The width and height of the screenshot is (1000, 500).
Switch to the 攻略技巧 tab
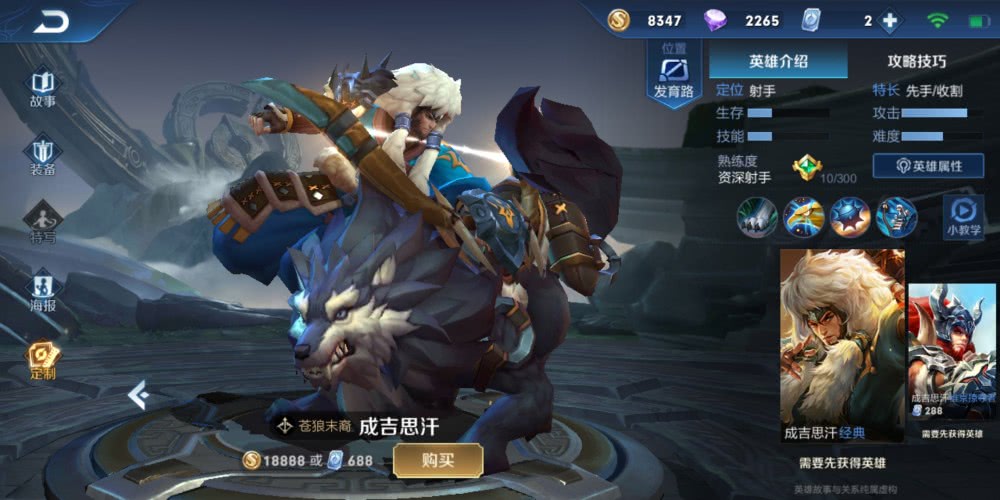pos(916,61)
